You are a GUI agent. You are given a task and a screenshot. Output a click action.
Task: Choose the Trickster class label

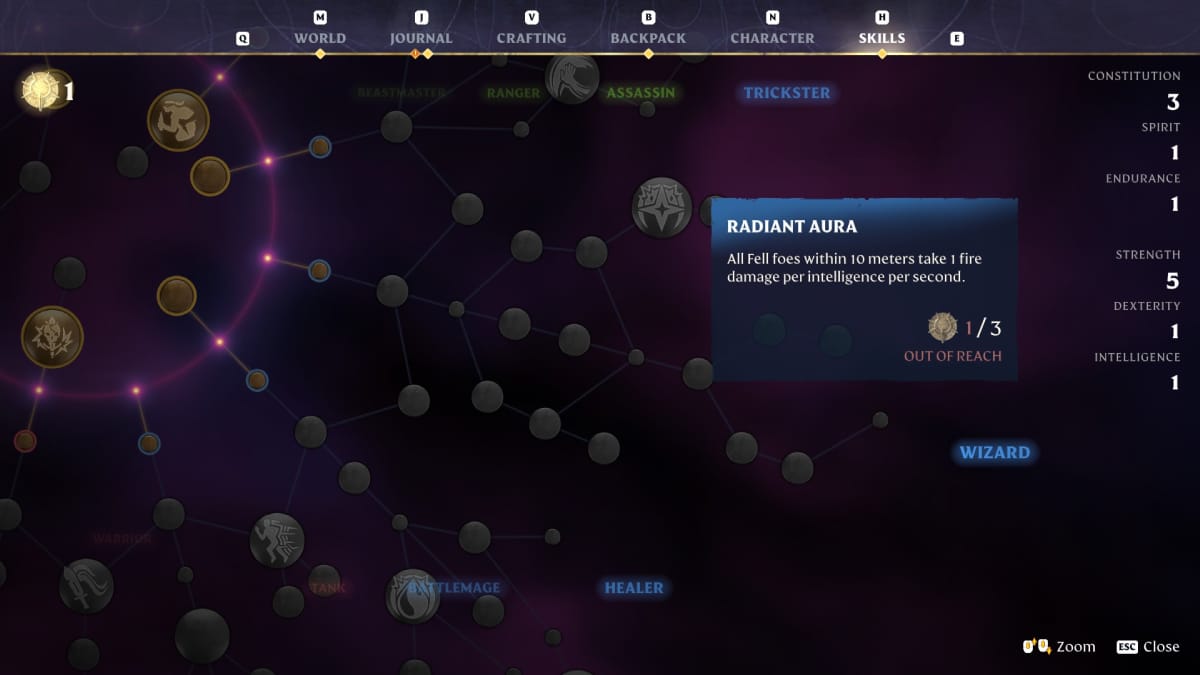point(787,93)
